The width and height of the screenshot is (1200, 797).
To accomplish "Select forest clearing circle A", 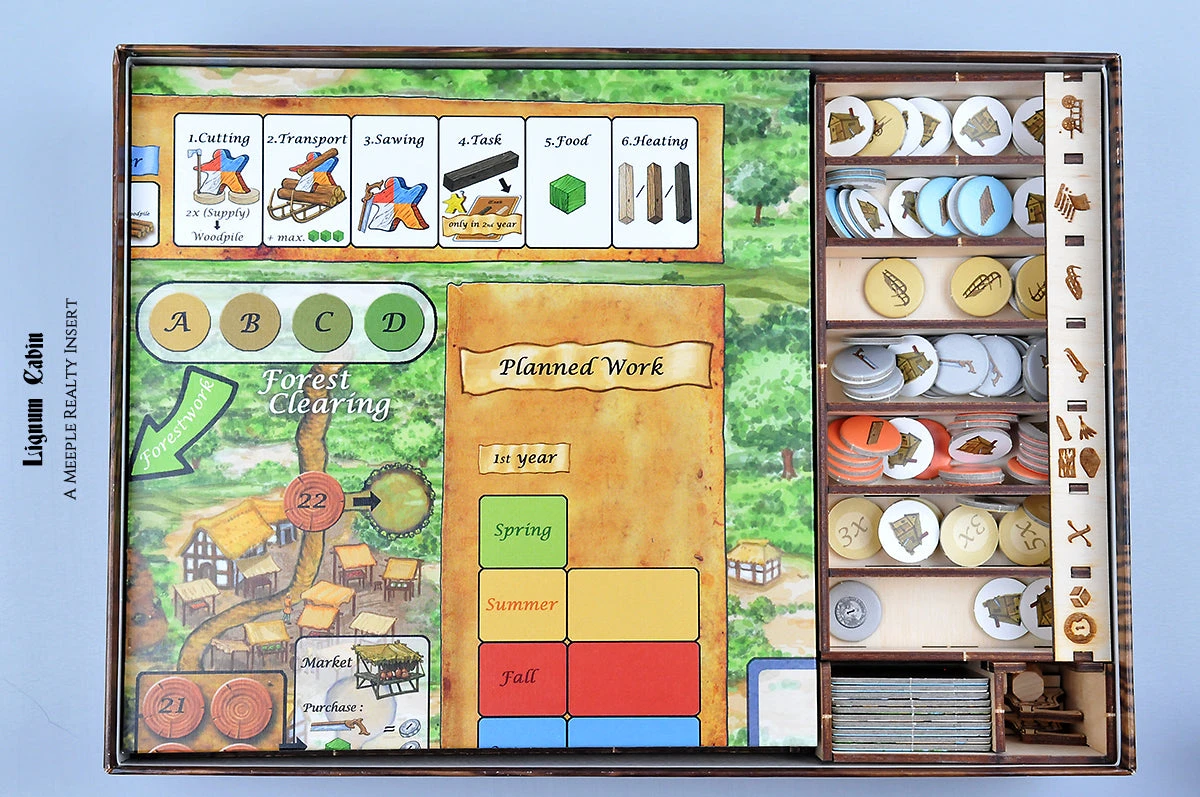I will point(180,322).
